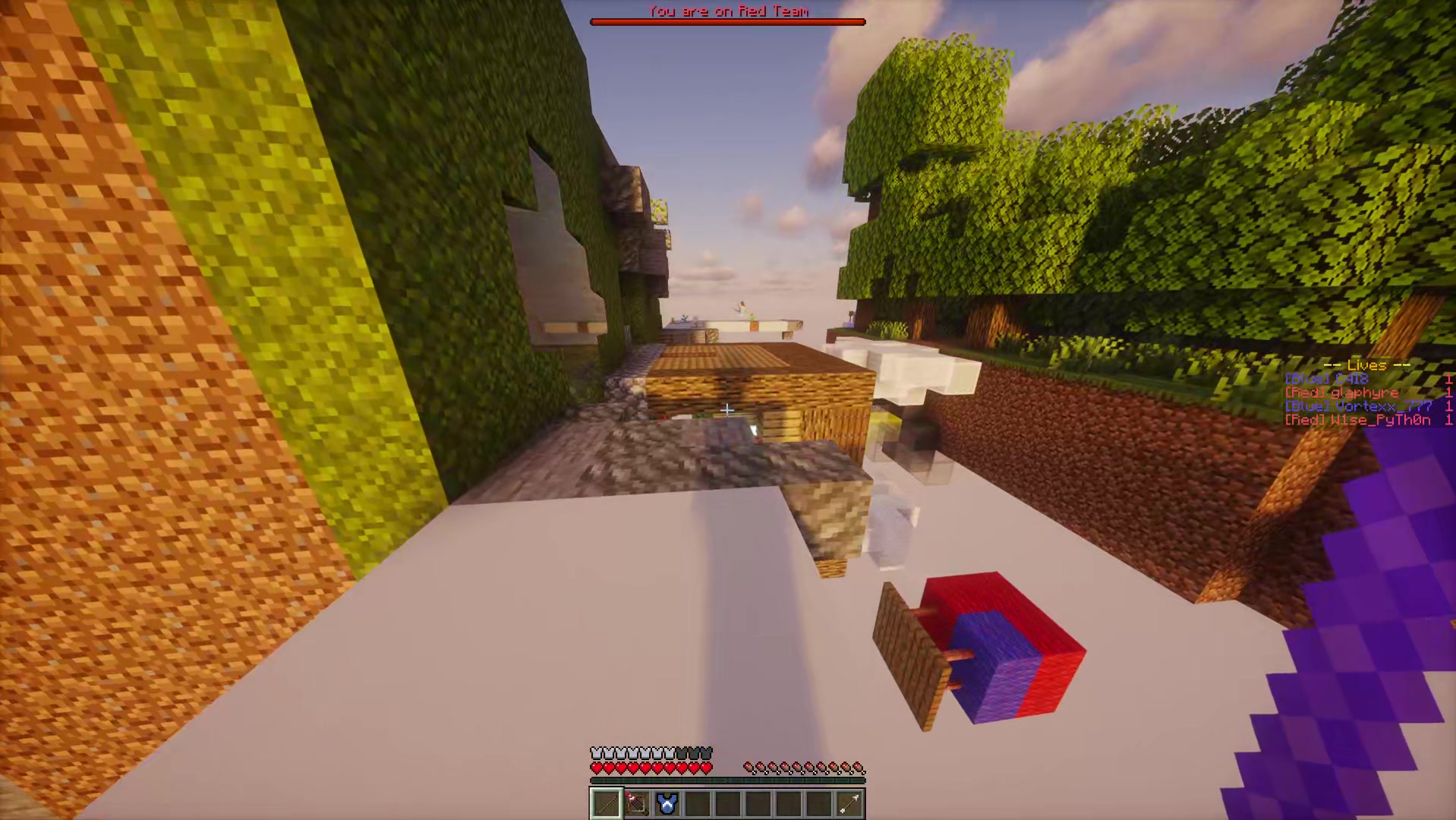Click the [Blue] C418 scoreboard entry
The image size is (1456, 820).
point(1328,379)
